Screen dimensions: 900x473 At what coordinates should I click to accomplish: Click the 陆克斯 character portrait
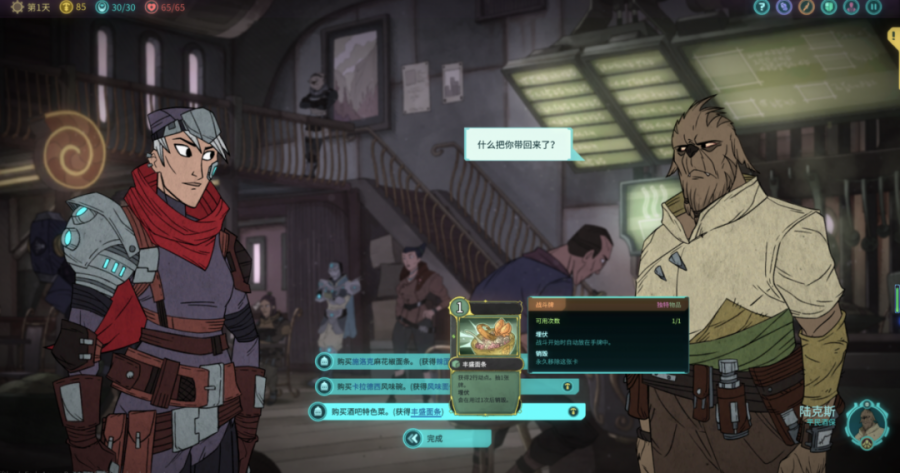click(866, 424)
